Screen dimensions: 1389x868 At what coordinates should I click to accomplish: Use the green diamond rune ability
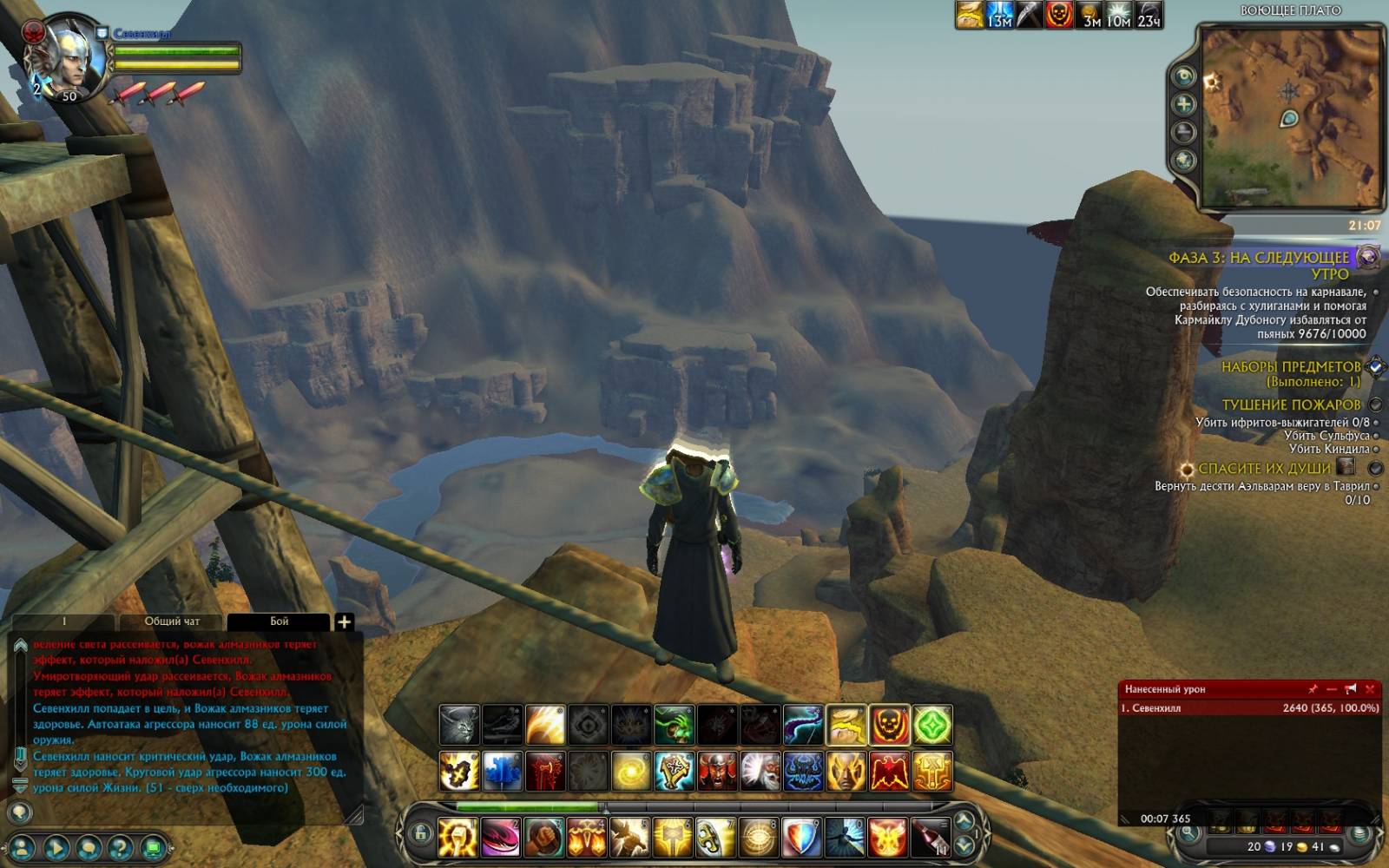coord(931,726)
